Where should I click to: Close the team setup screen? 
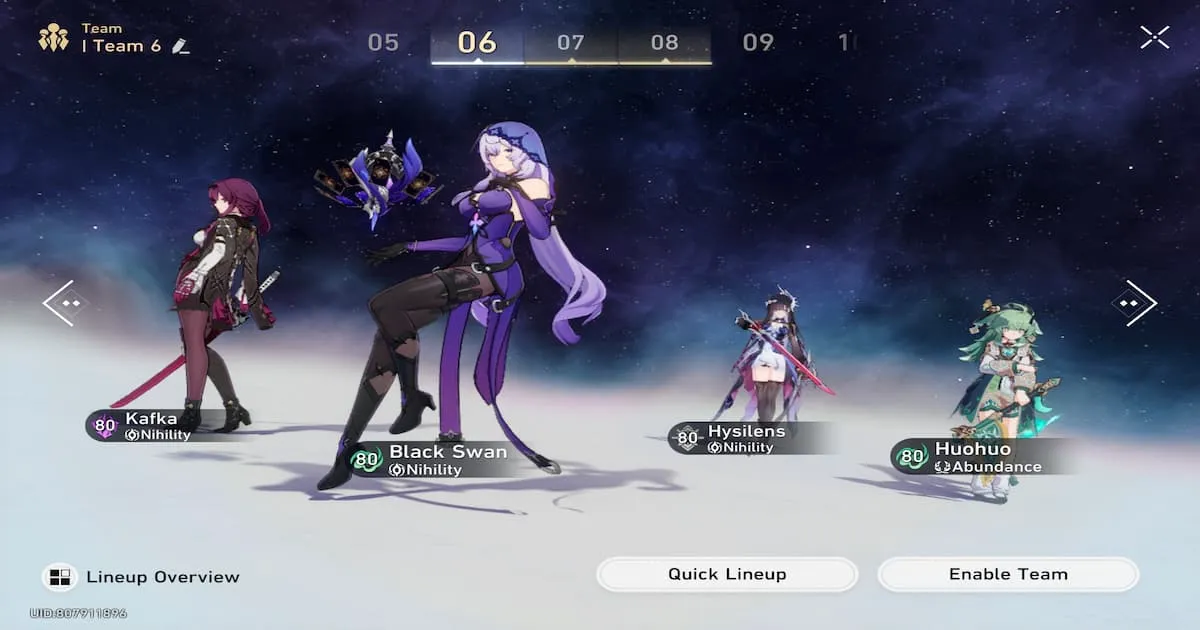[x=1154, y=38]
